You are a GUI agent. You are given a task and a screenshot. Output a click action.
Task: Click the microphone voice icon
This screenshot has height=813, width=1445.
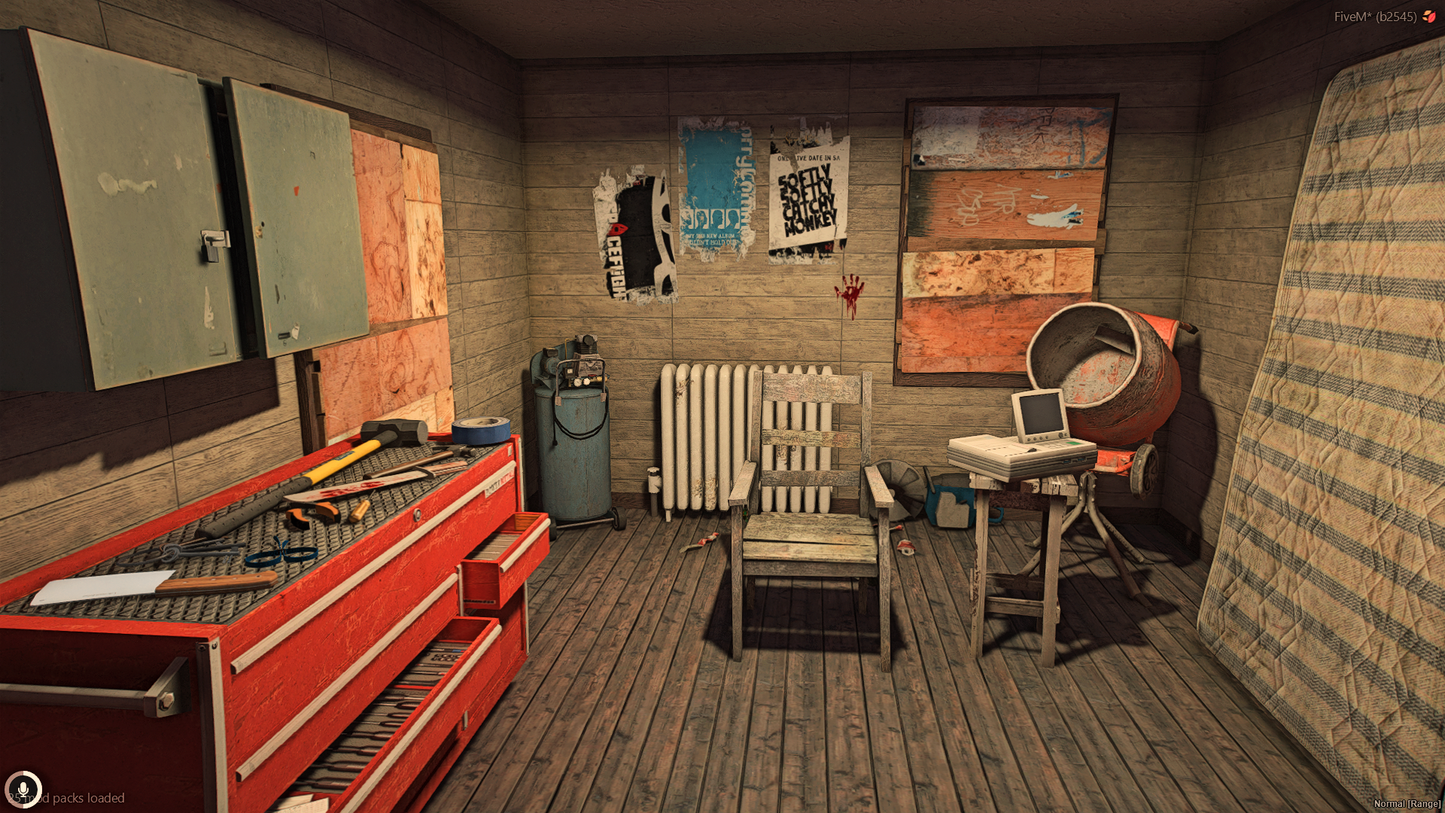coord(22,789)
